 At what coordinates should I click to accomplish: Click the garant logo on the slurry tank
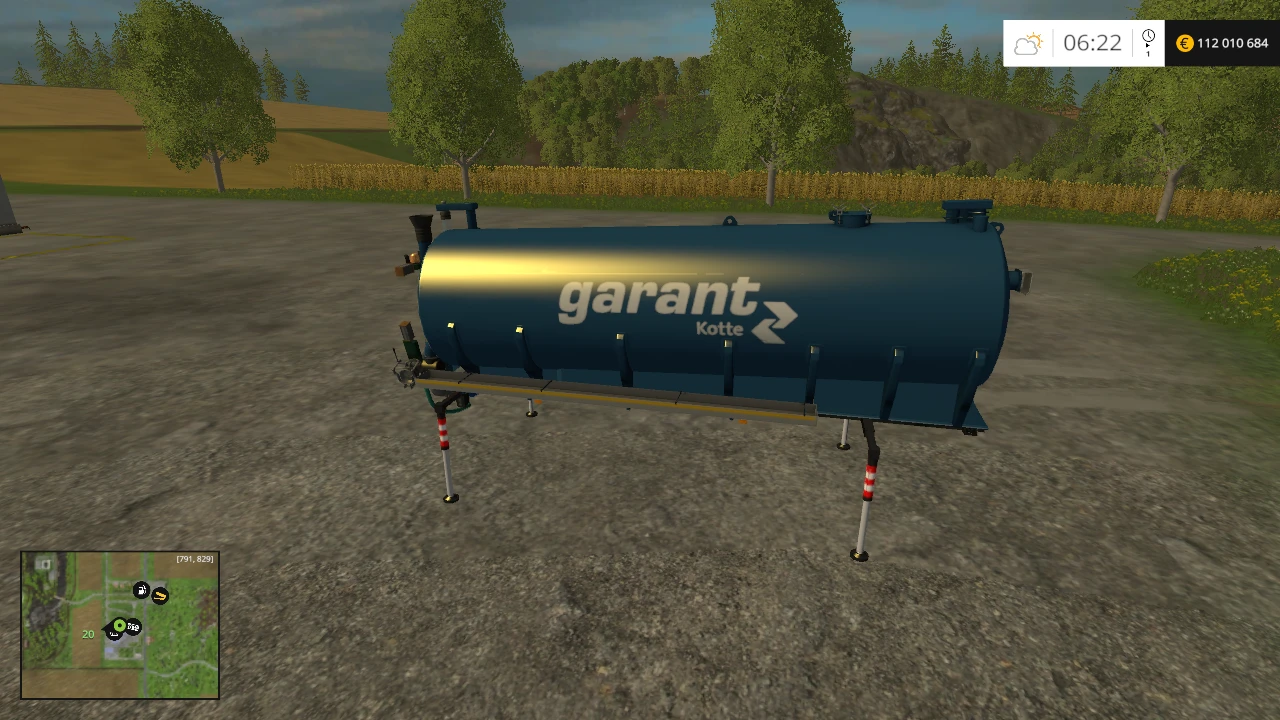(660, 298)
